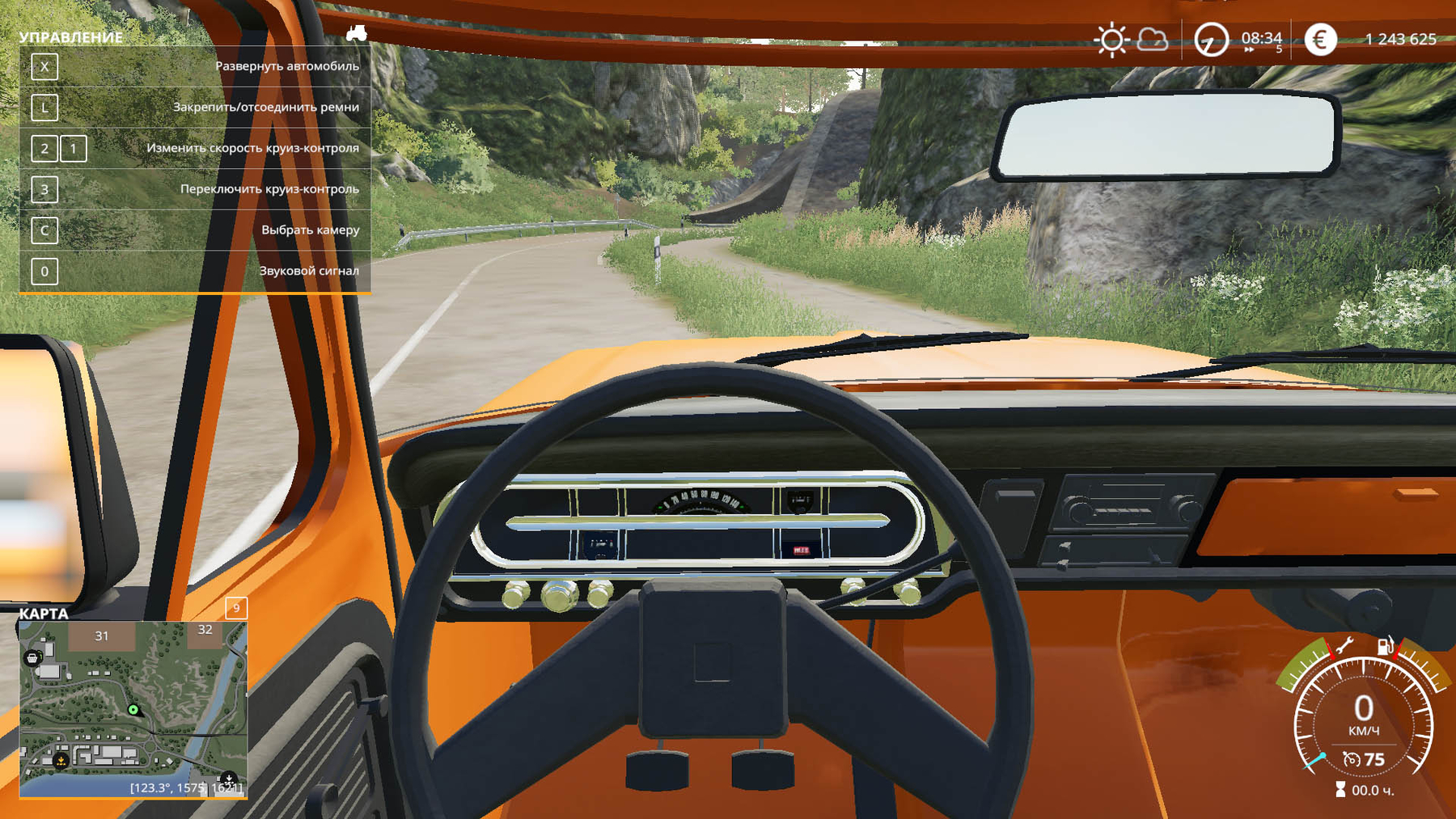Screen dimensions: 1456x819
Task: Click the vehicle icon above the controls panel
Action: click(356, 33)
